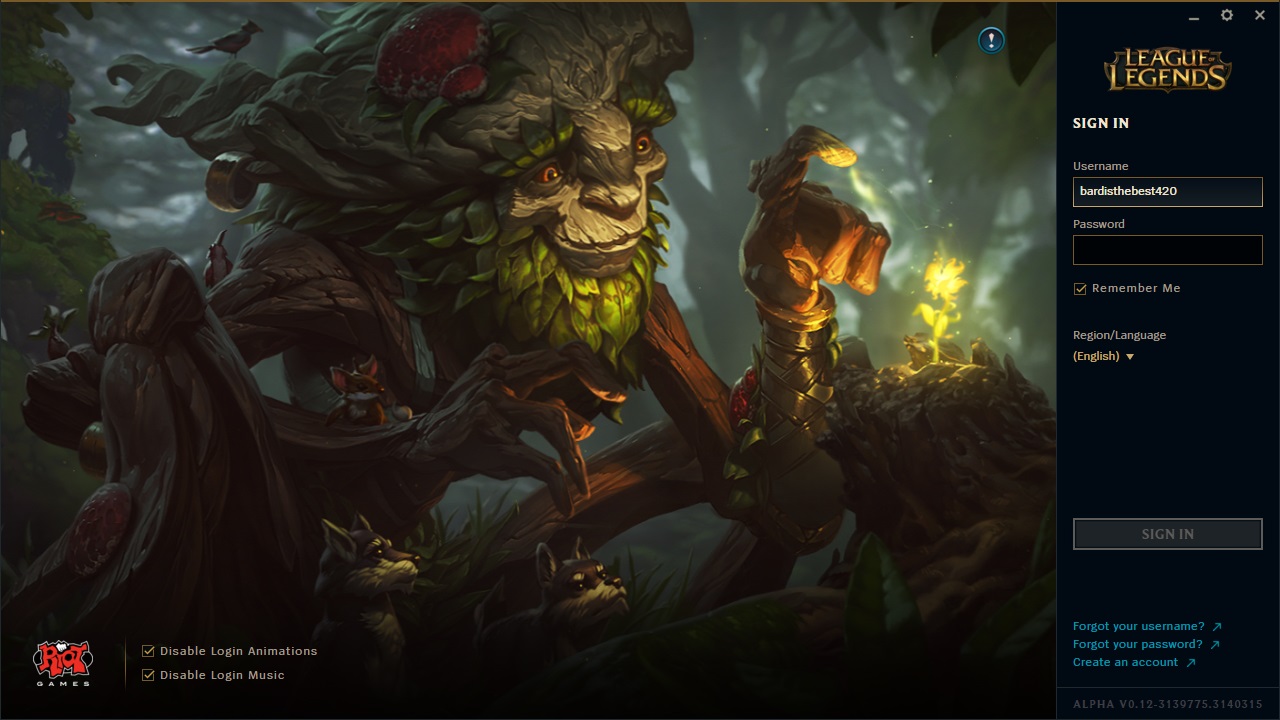Open the settings gear icon
This screenshot has height=720, width=1280.
[x=1226, y=15]
